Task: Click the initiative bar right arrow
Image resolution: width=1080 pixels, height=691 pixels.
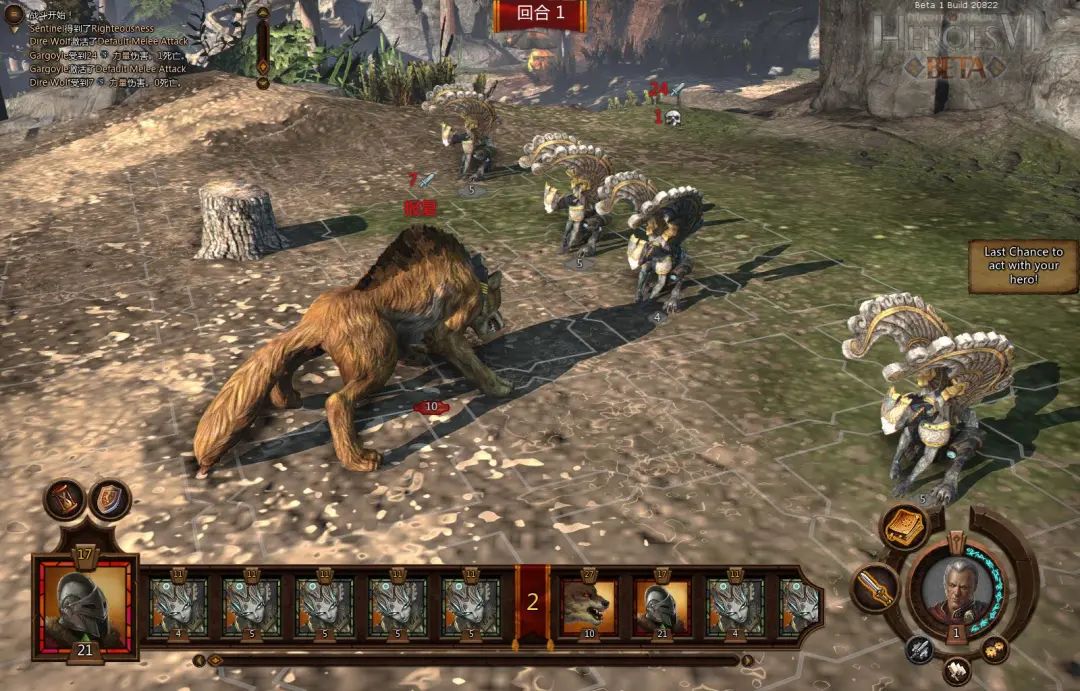Action: [746, 660]
